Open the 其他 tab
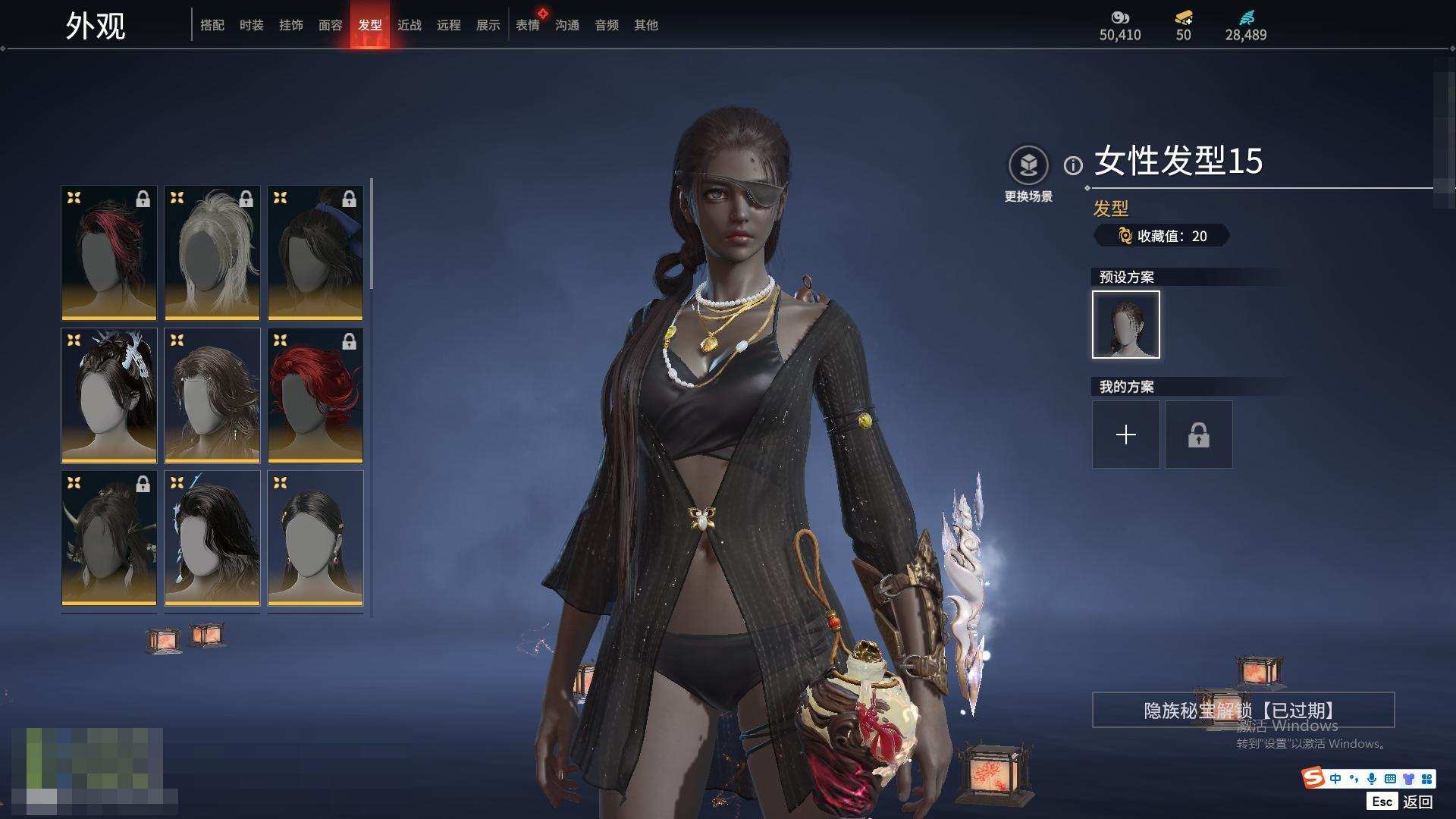 tap(646, 25)
